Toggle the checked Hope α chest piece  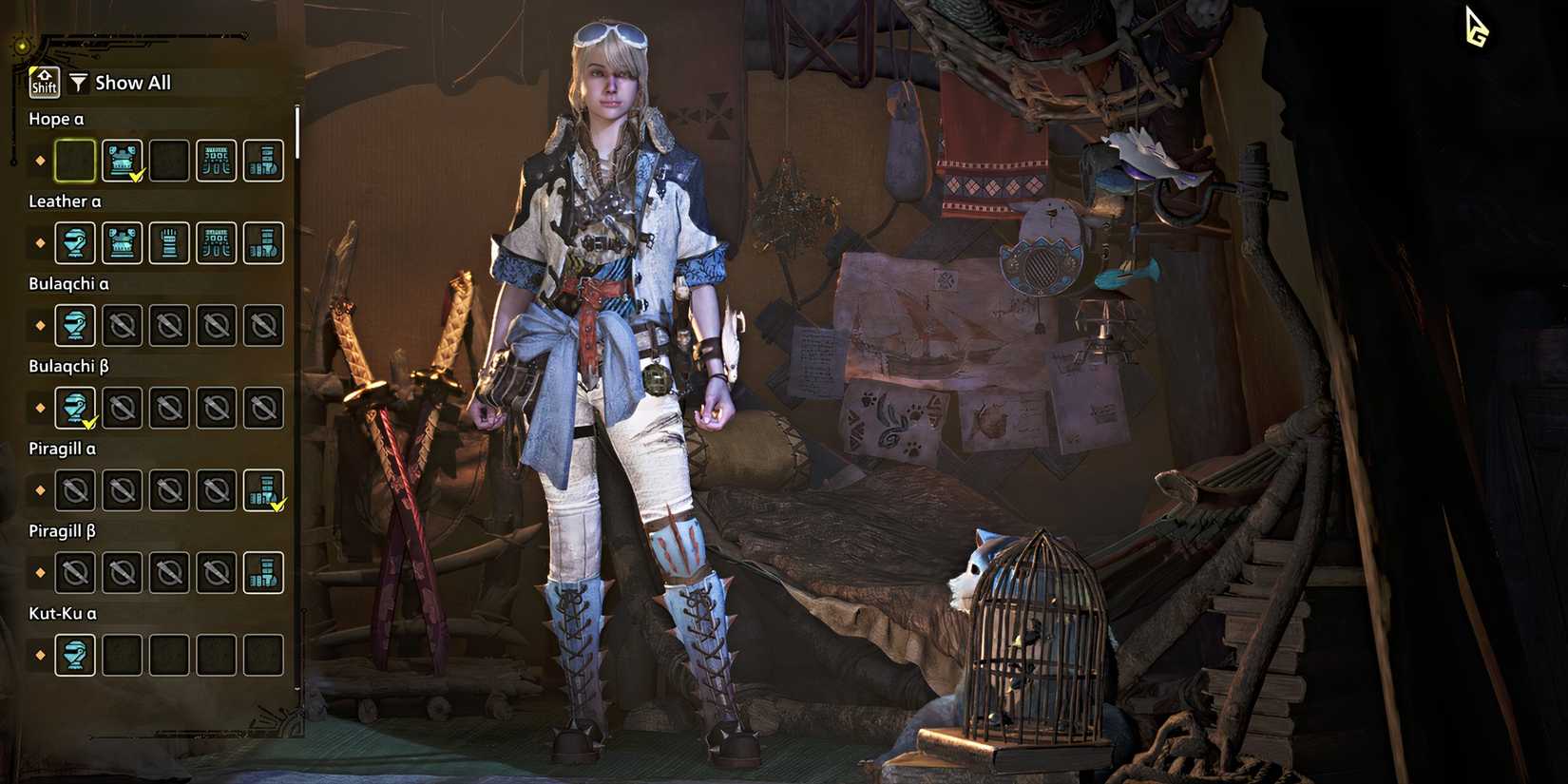122,161
